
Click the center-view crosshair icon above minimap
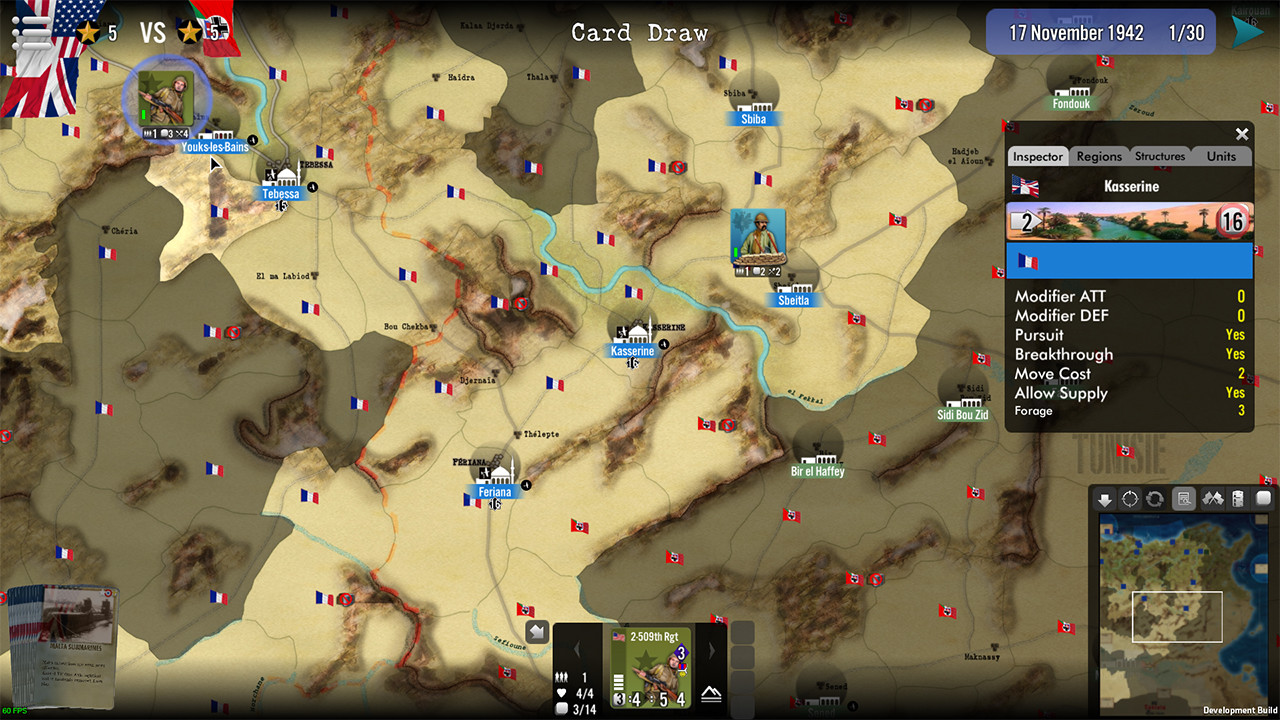point(1130,498)
